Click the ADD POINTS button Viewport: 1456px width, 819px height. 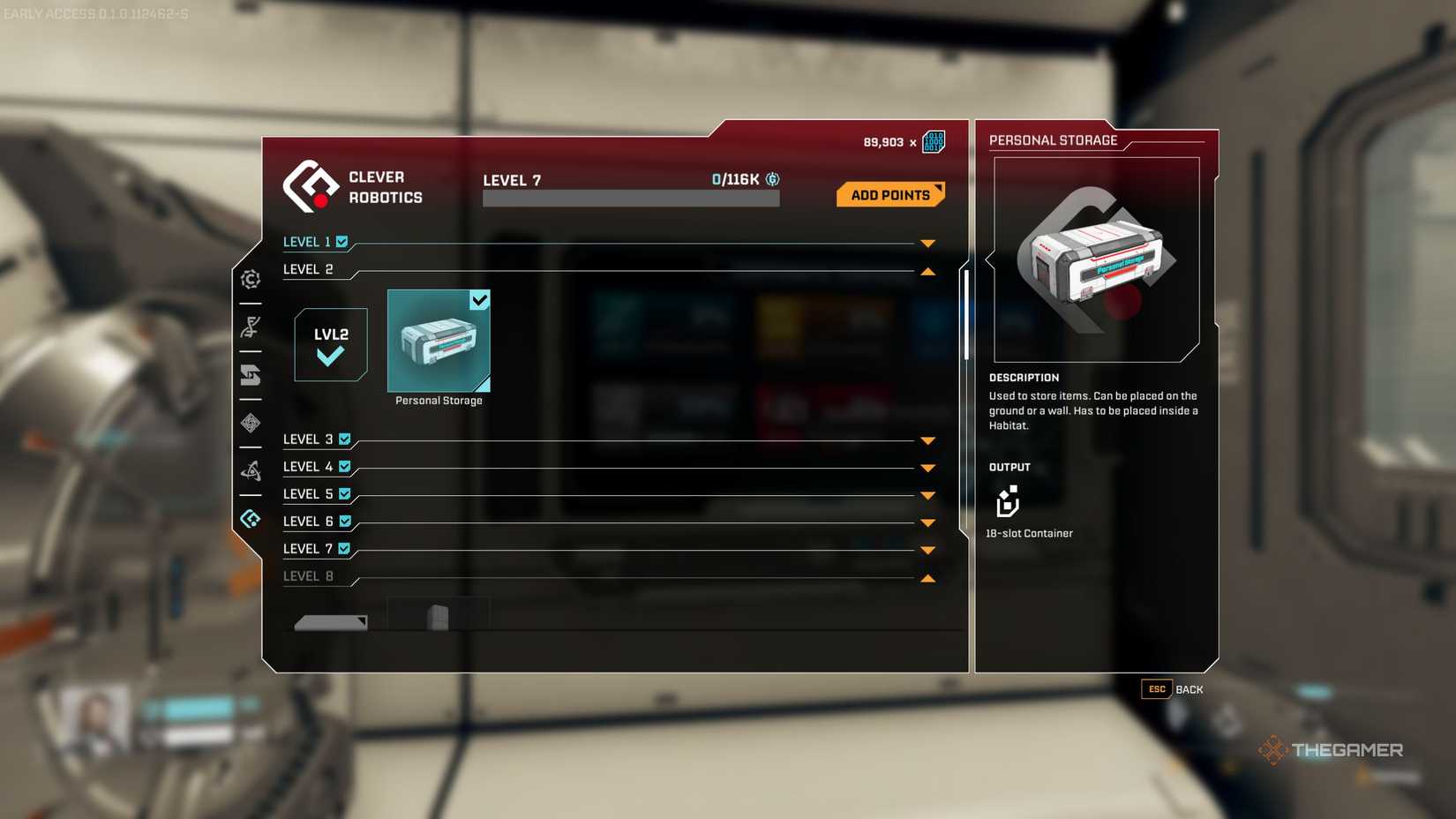tap(889, 194)
